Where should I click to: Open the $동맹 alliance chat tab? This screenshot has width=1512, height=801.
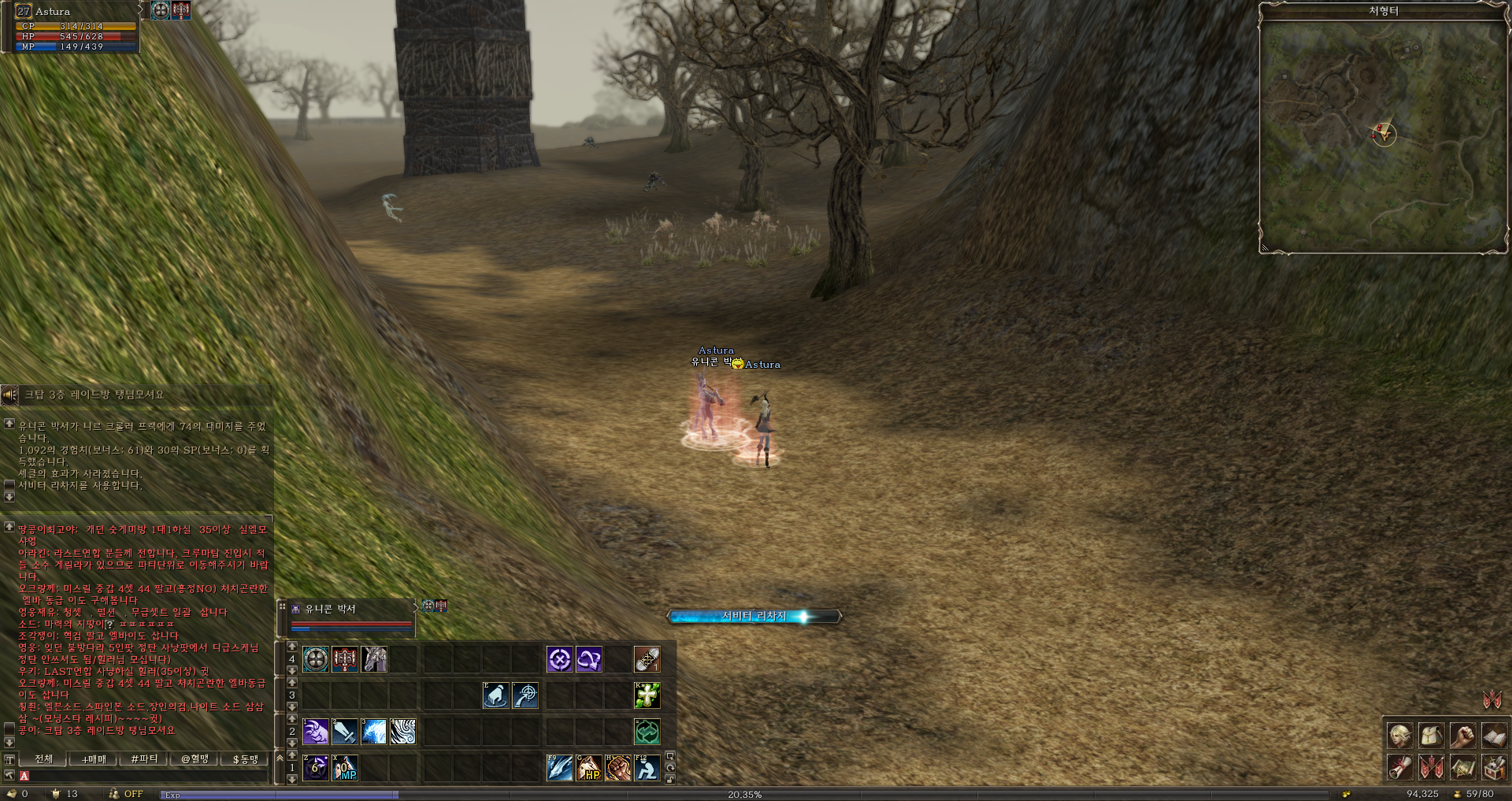[245, 759]
